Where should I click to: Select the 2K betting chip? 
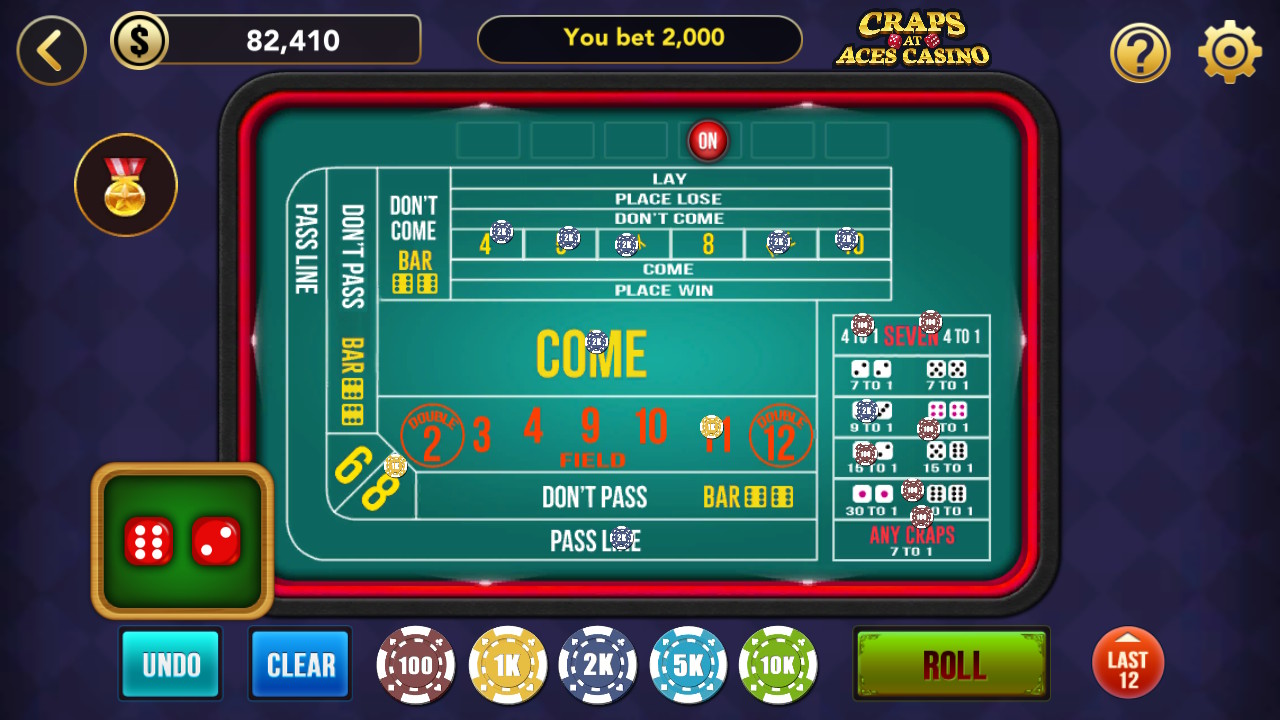click(597, 664)
